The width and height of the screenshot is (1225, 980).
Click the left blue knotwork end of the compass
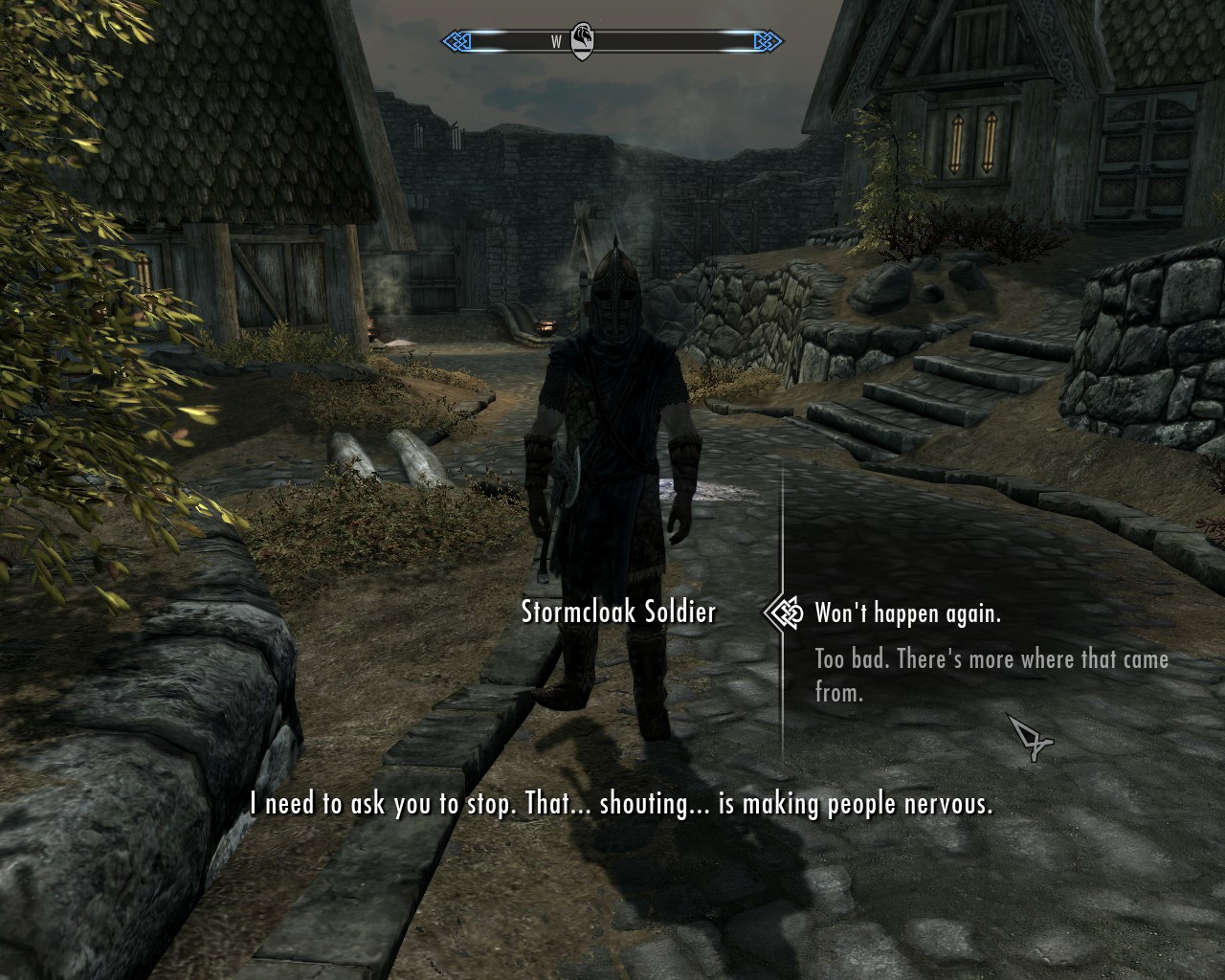click(457, 41)
